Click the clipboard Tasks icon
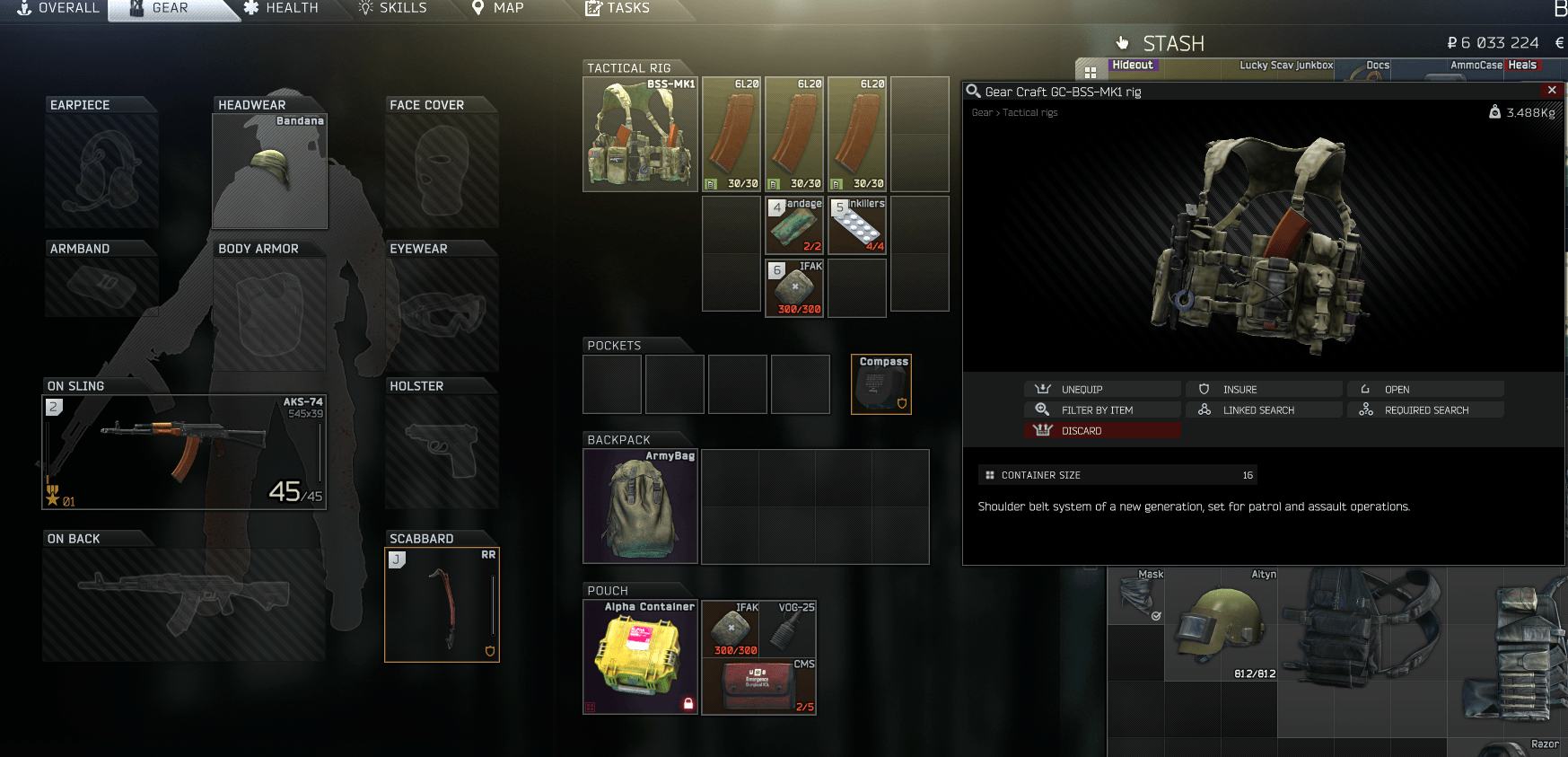The width and height of the screenshot is (1568, 757). pyautogui.click(x=592, y=7)
